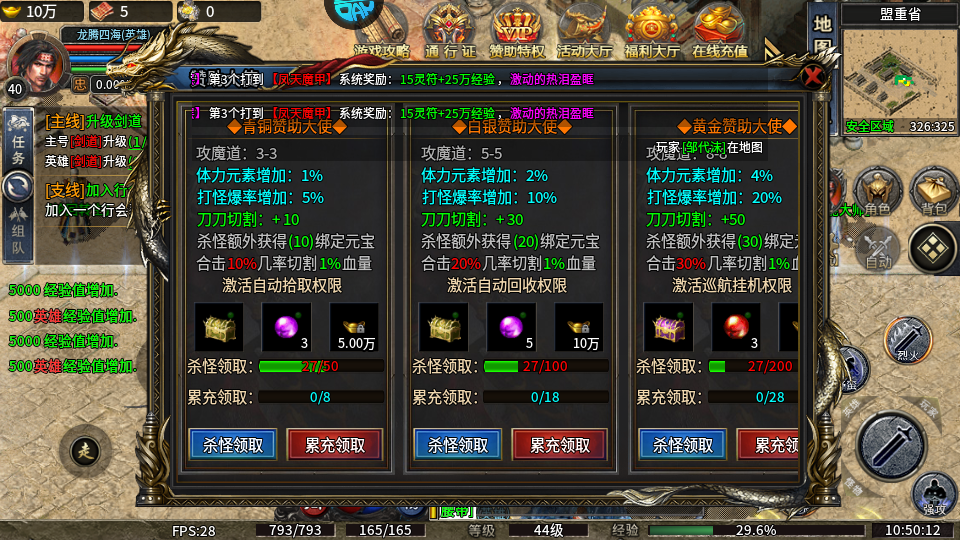Close the sponsor ambassador panel
Screen dimensions: 960x540
pyautogui.click(x=814, y=78)
